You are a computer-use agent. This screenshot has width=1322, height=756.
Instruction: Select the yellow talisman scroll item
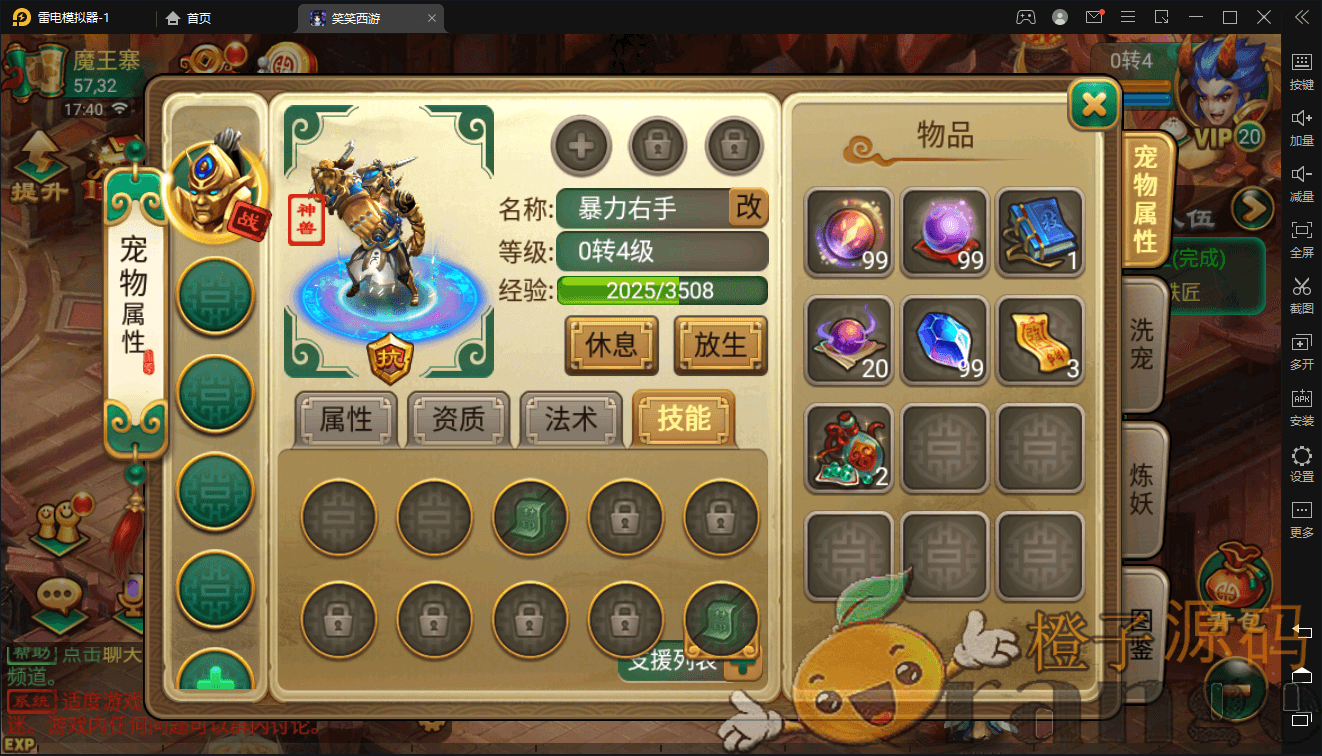(x=1040, y=340)
